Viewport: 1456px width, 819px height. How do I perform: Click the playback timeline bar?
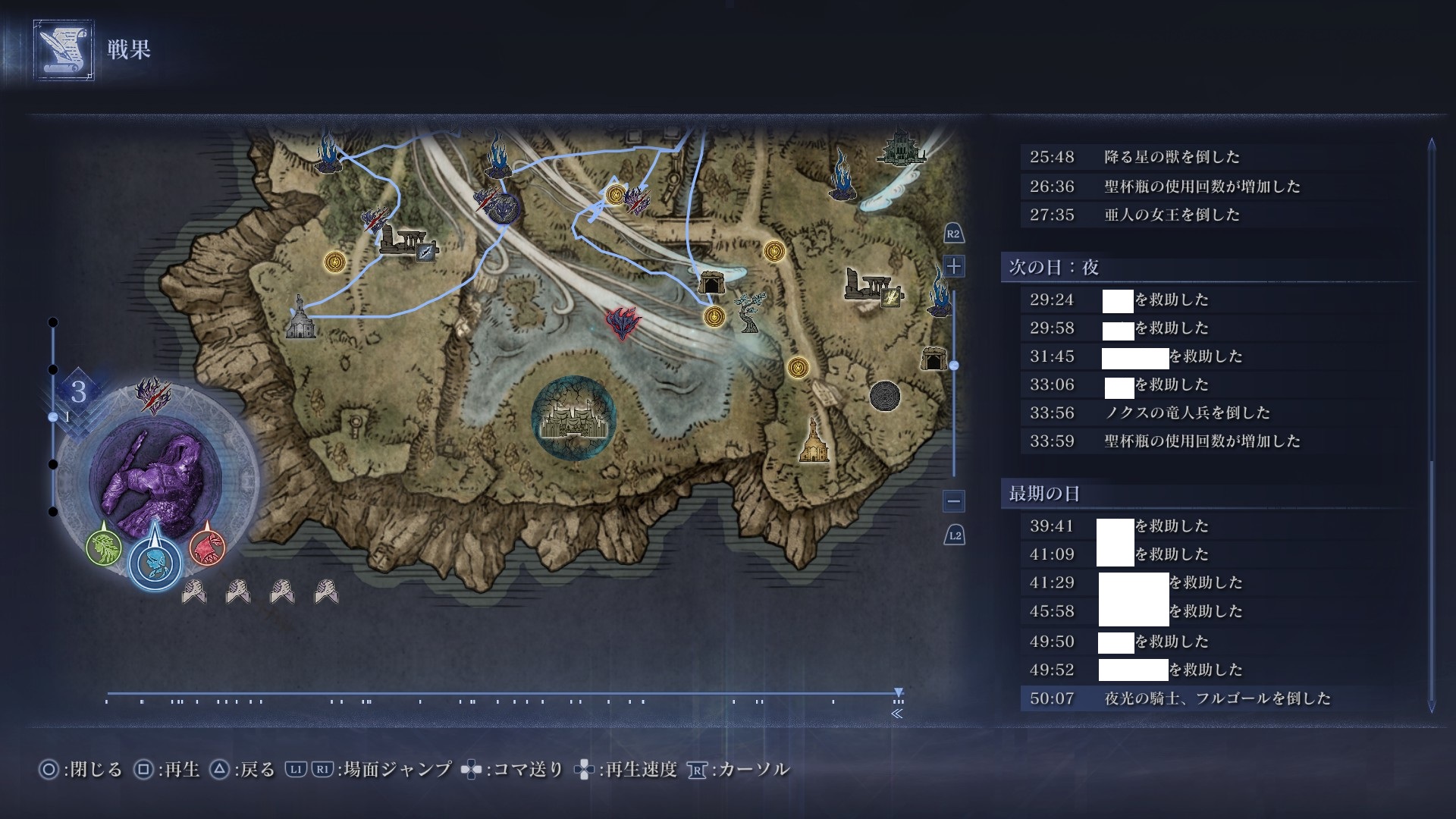tap(500, 693)
